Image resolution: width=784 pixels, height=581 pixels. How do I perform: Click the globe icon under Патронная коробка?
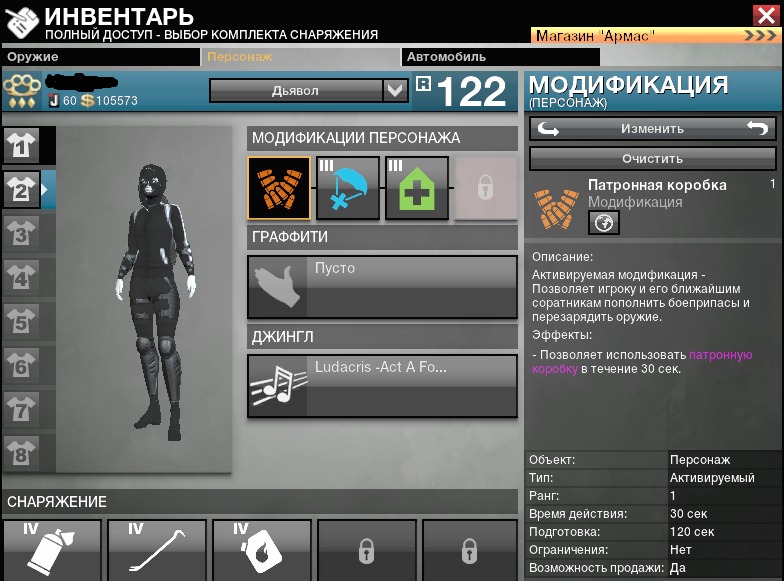pos(603,223)
